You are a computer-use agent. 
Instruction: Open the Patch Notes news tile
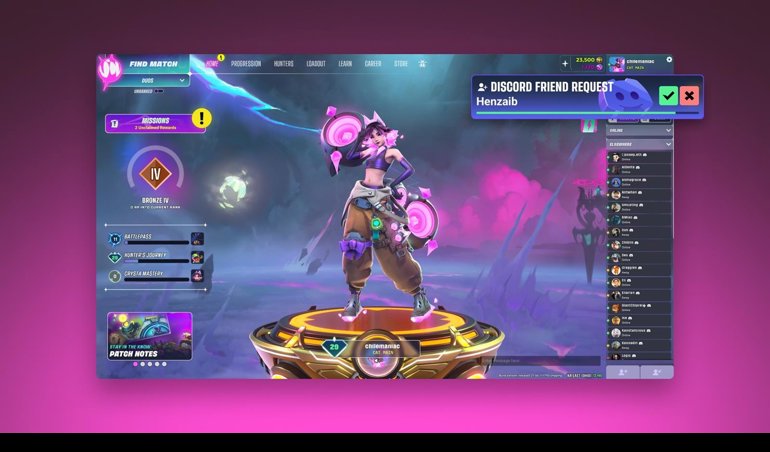click(x=150, y=335)
